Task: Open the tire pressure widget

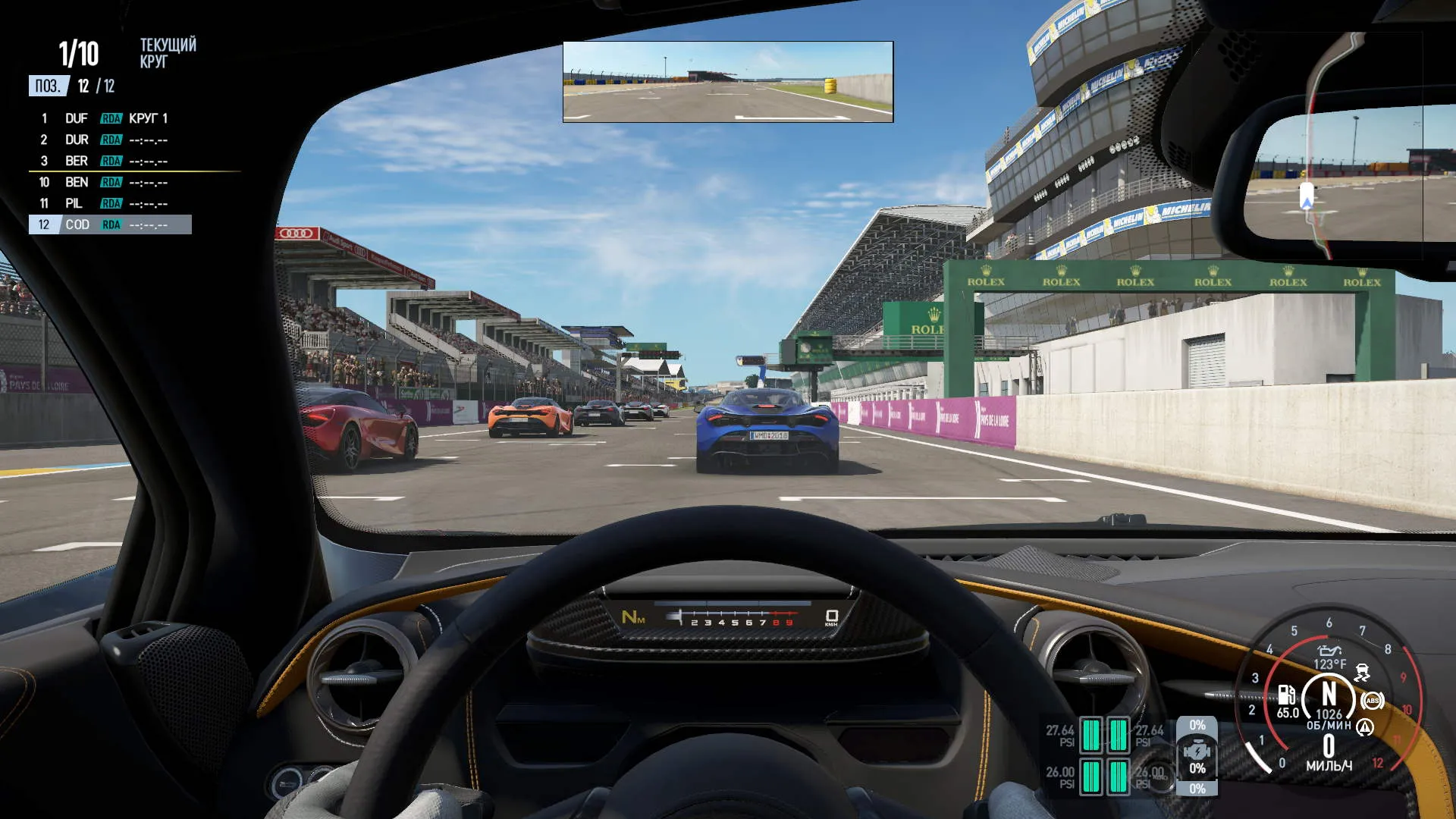Action: coord(1104,755)
